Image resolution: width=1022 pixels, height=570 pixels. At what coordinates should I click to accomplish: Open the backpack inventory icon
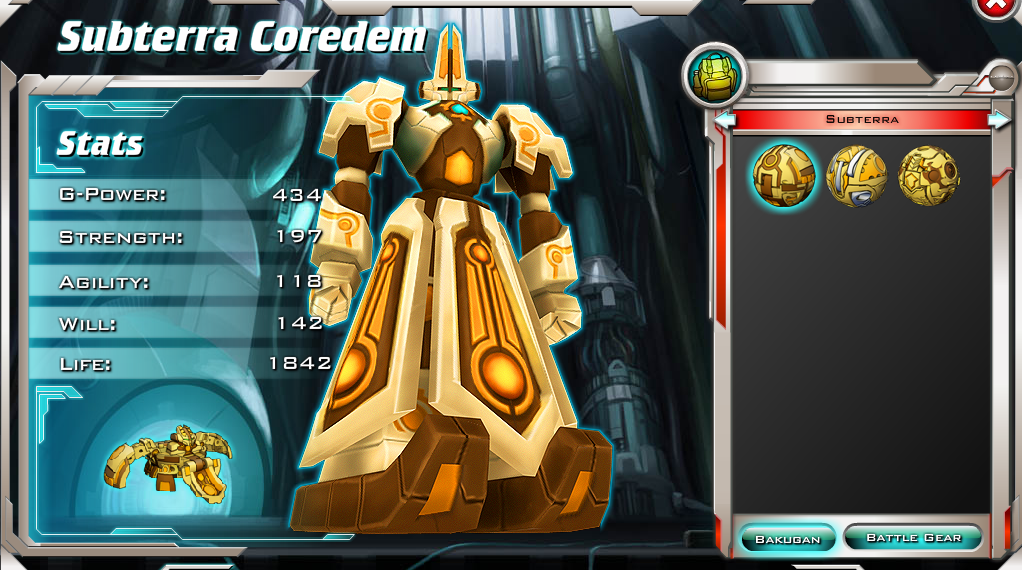711,77
